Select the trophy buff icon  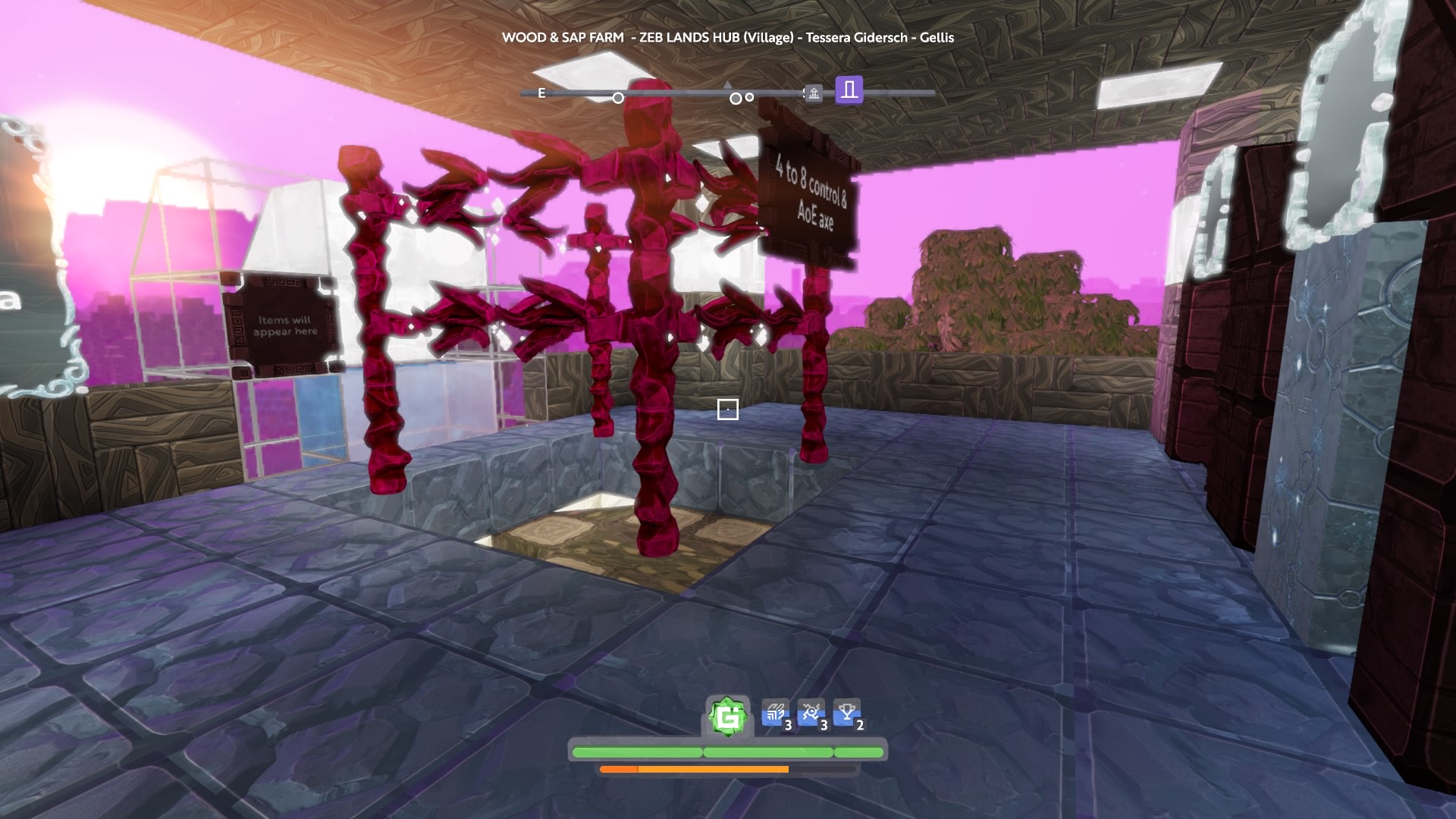coord(847,714)
